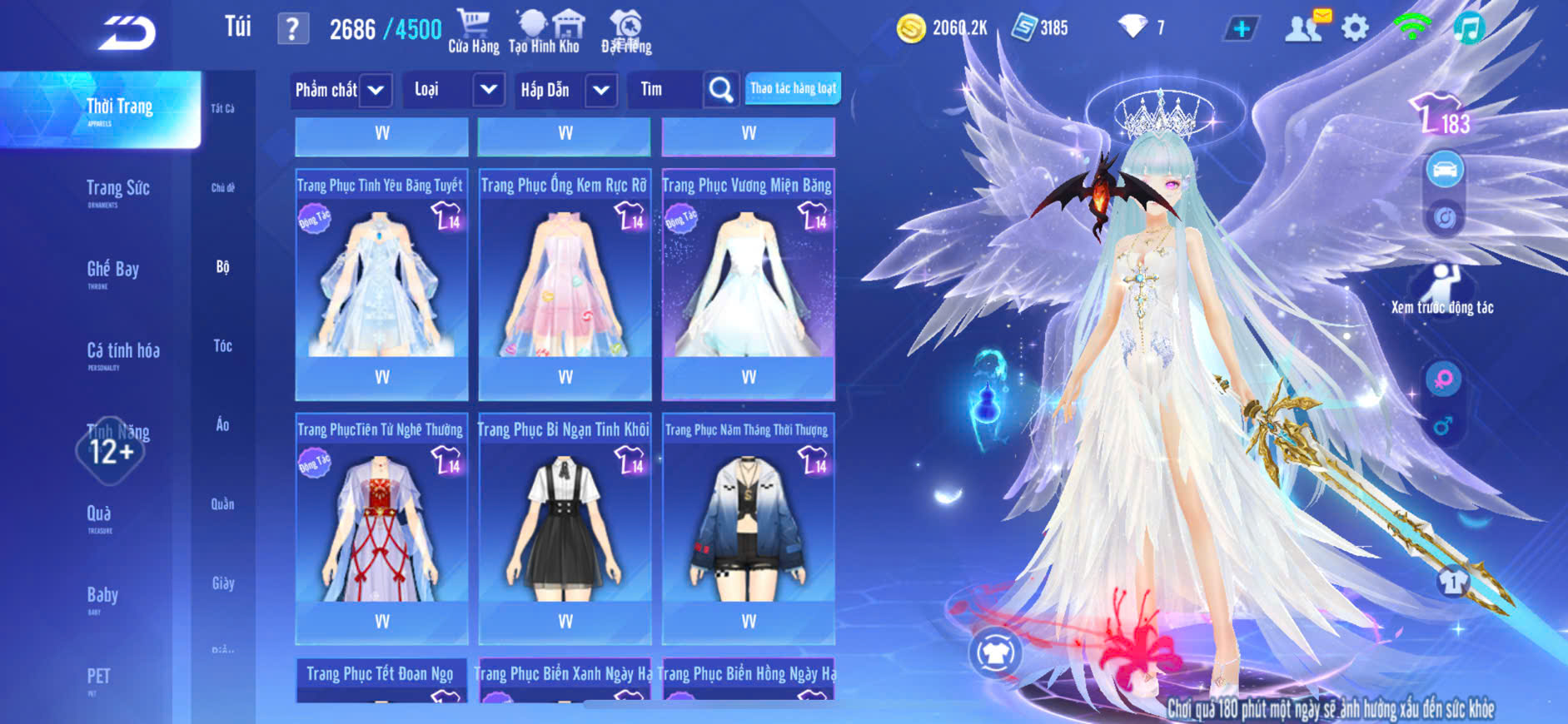Image resolution: width=1568 pixels, height=724 pixels.
Task: Activate Thao tác hàng loạt batch action
Action: (x=793, y=89)
